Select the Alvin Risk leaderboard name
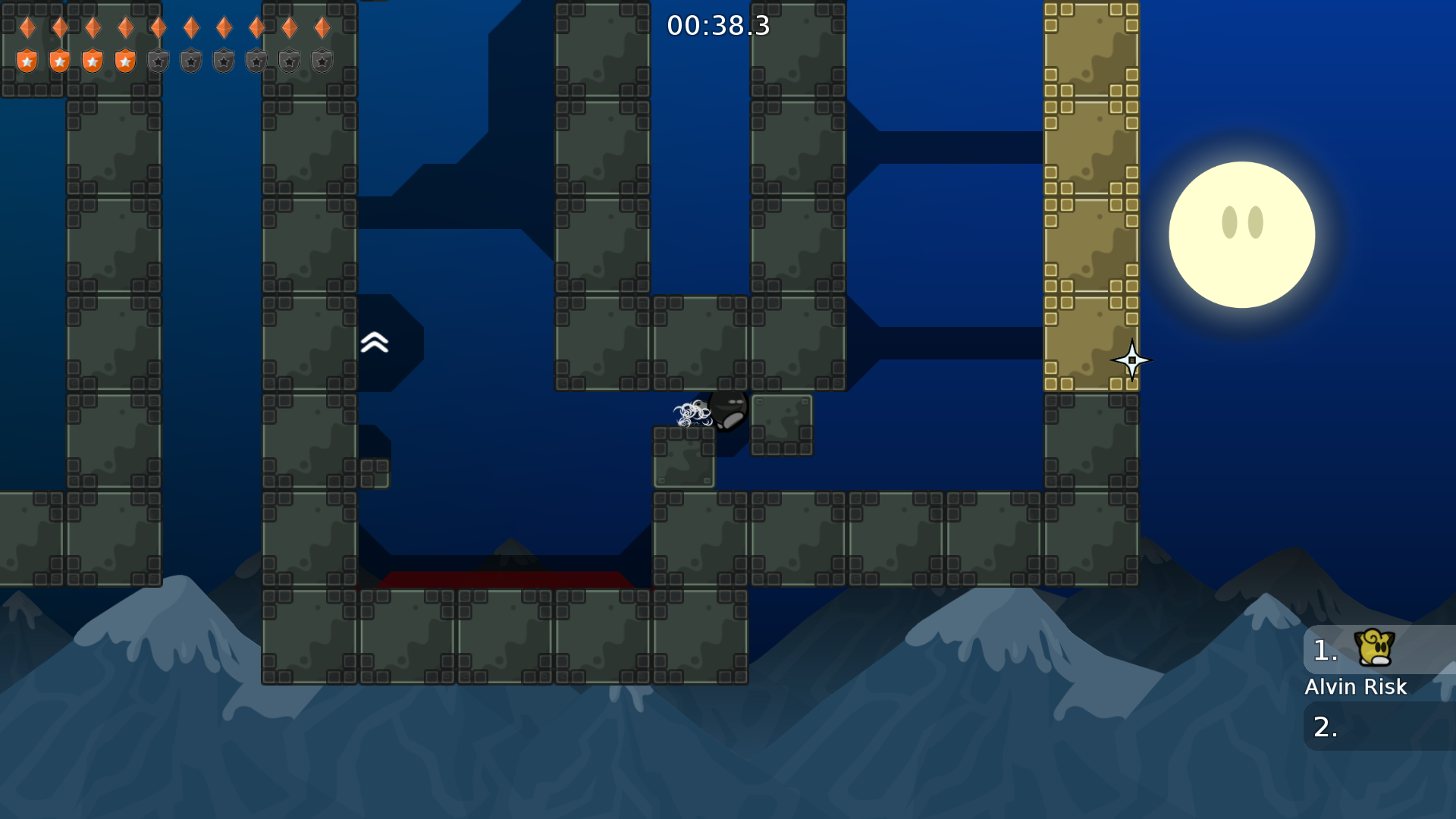Image resolution: width=1456 pixels, height=819 pixels. tap(1356, 687)
